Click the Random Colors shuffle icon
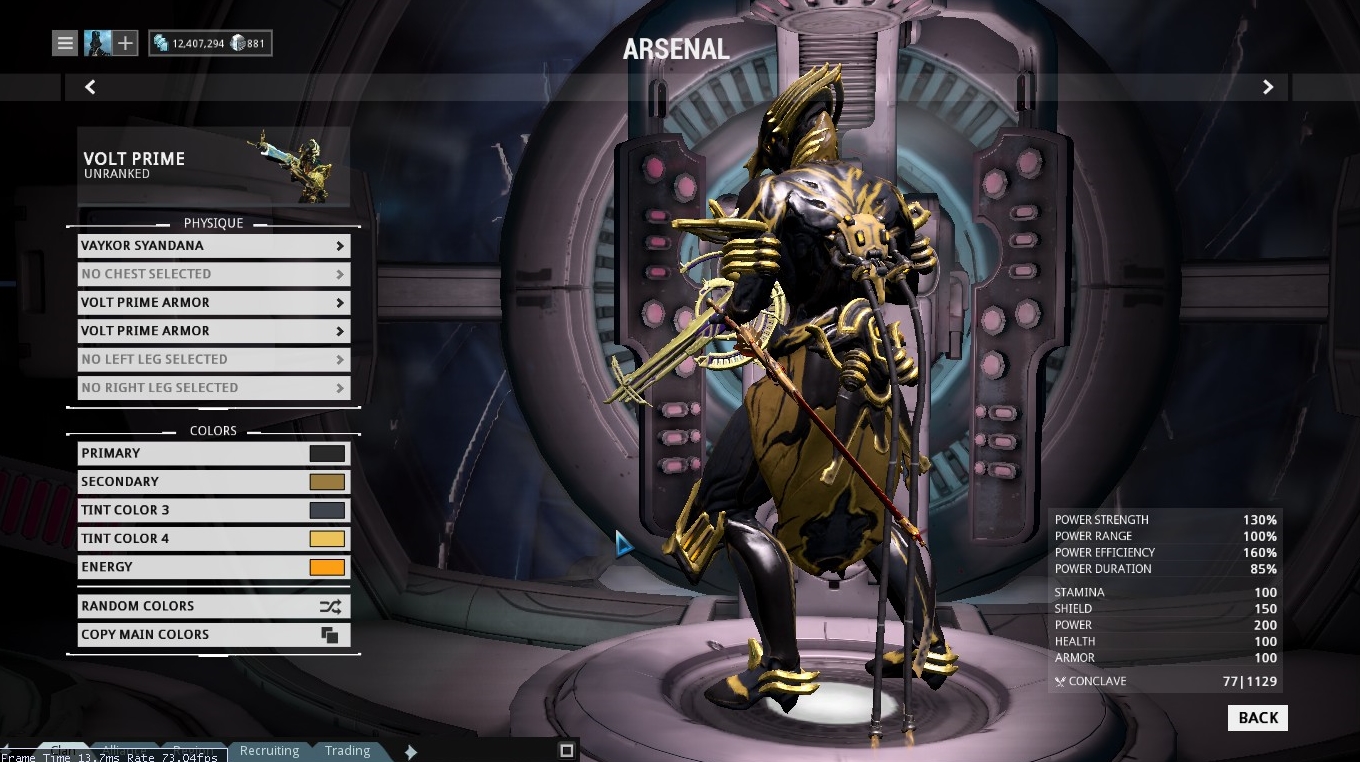Viewport: 1360px width, 762px height. (330, 606)
